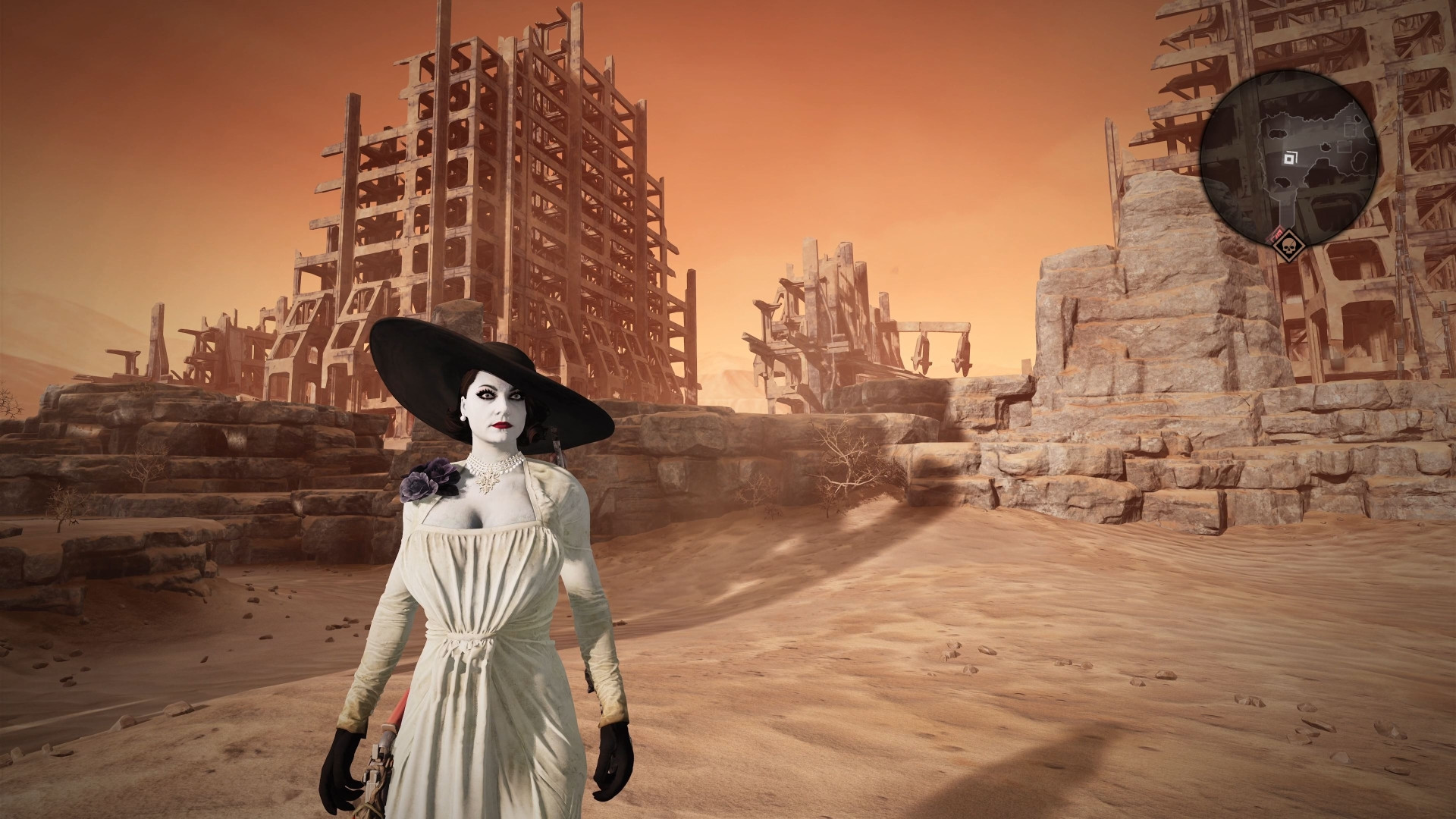Click the small red counter beside the skull marker
The width and height of the screenshot is (1456, 819).
pyautogui.click(x=1276, y=233)
